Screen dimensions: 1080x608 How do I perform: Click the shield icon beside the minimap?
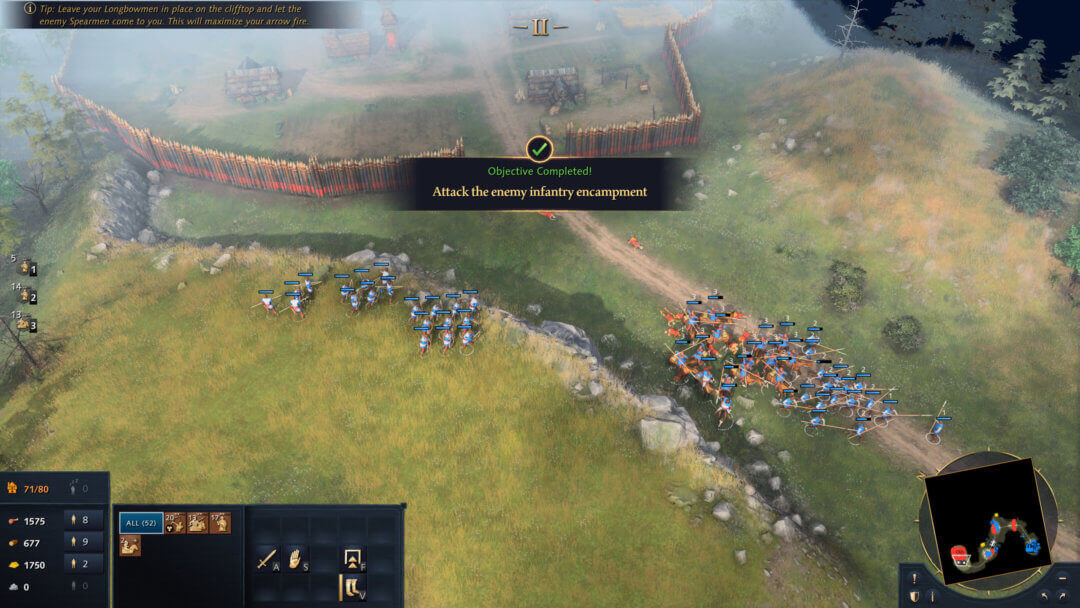(x=916, y=597)
